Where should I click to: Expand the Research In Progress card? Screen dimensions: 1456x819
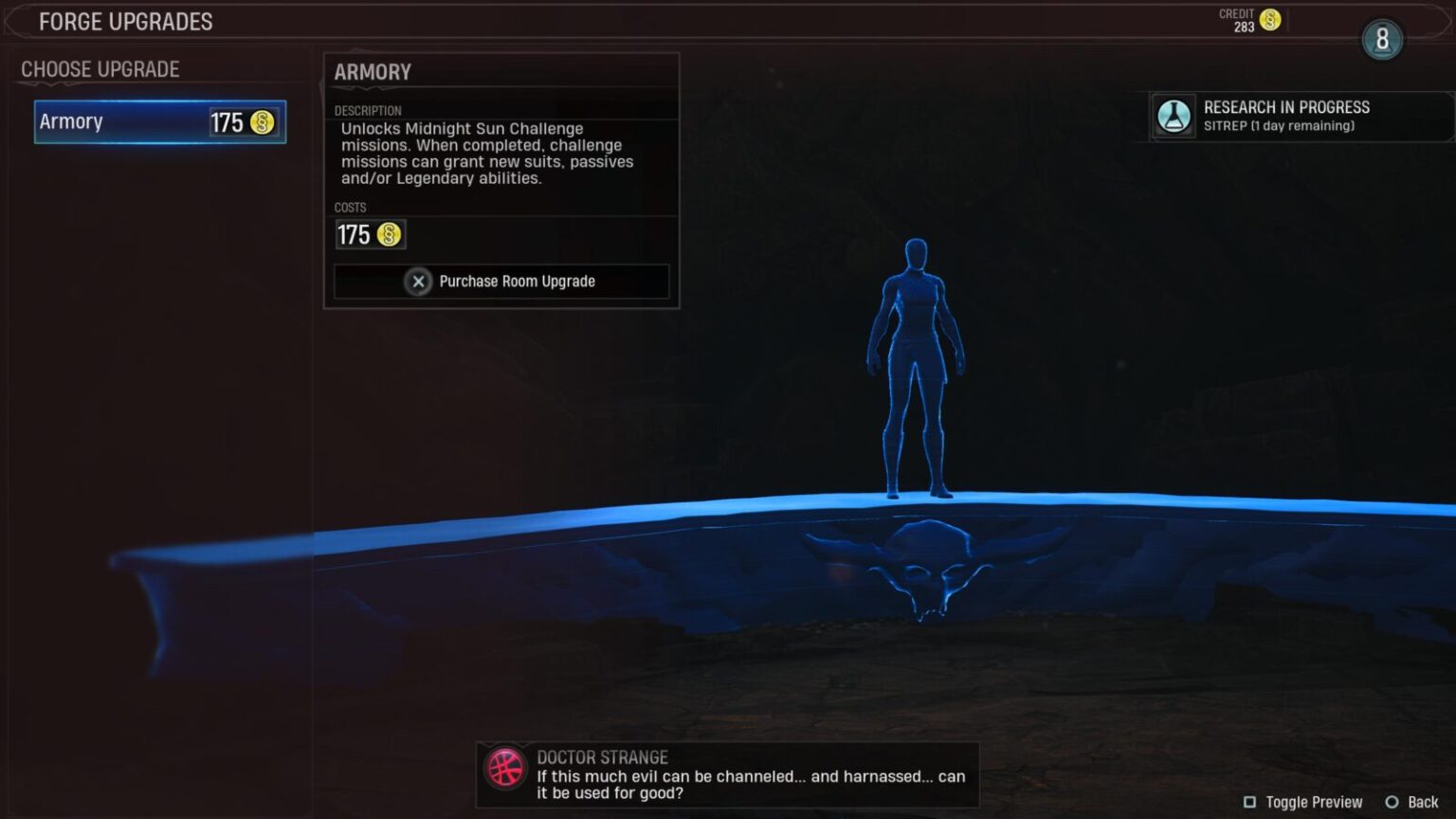point(1286,107)
